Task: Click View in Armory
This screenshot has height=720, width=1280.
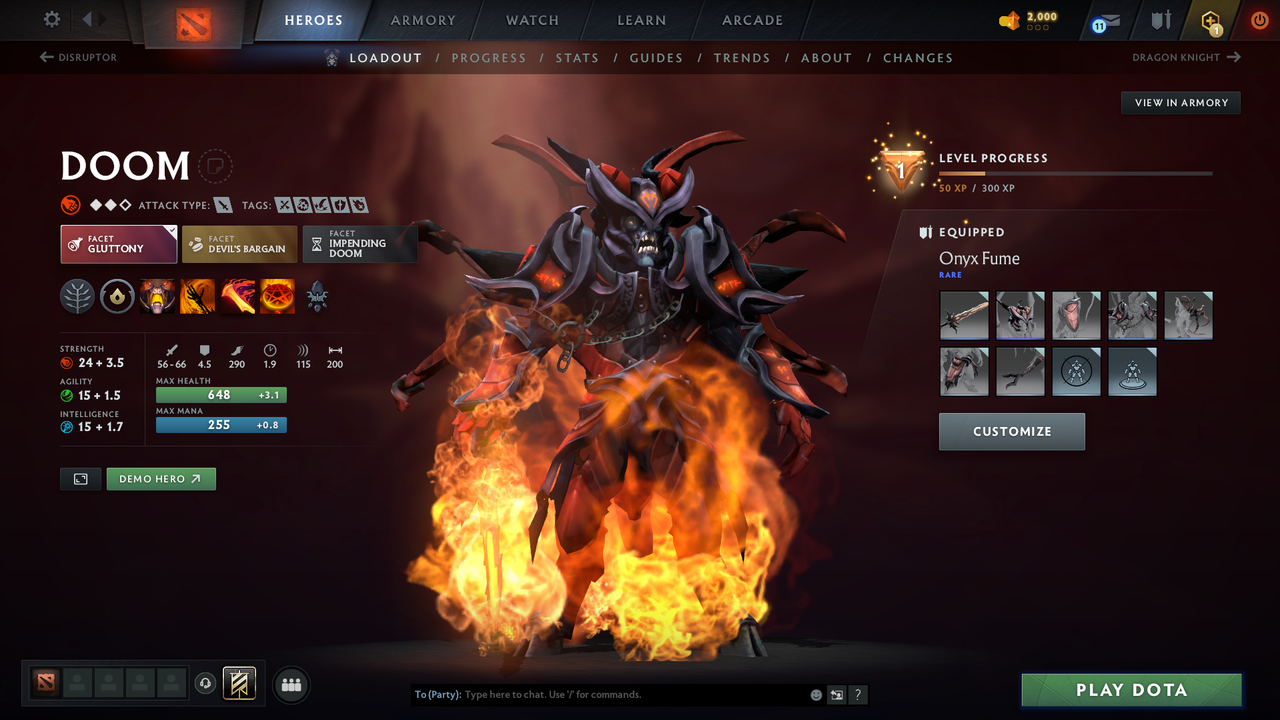Action: coord(1180,102)
